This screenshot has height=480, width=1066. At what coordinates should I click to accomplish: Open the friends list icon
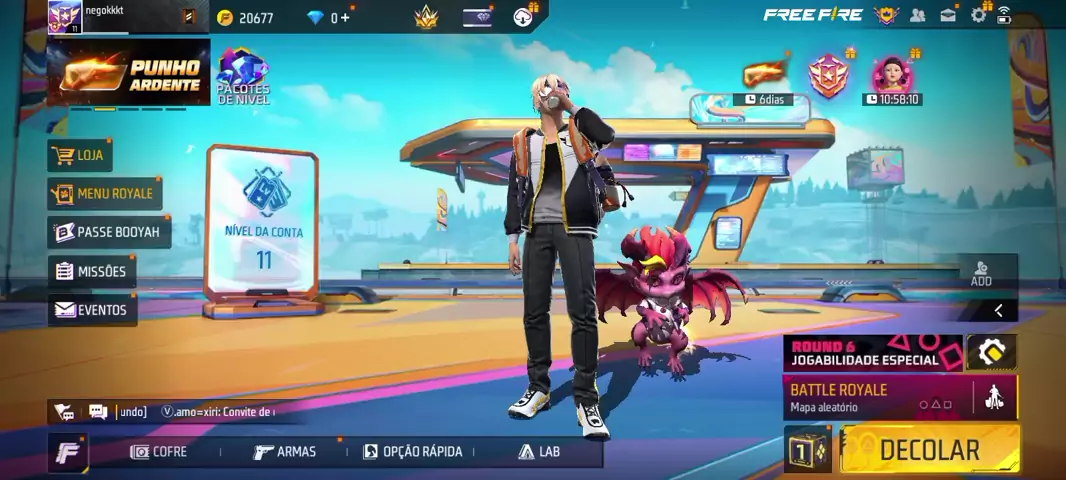(918, 15)
